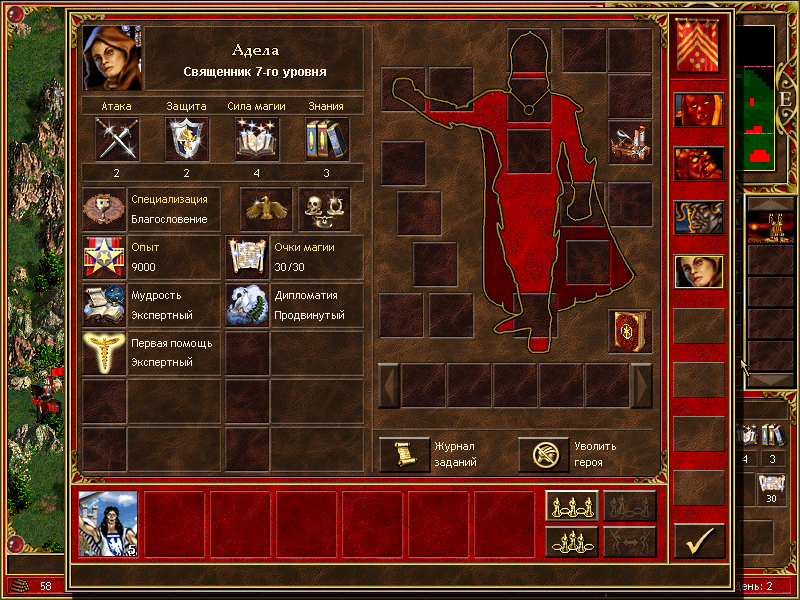This screenshot has height=600, width=800.
Task: Click the Spell Power (Сила магии) icon
Action: 257,138
